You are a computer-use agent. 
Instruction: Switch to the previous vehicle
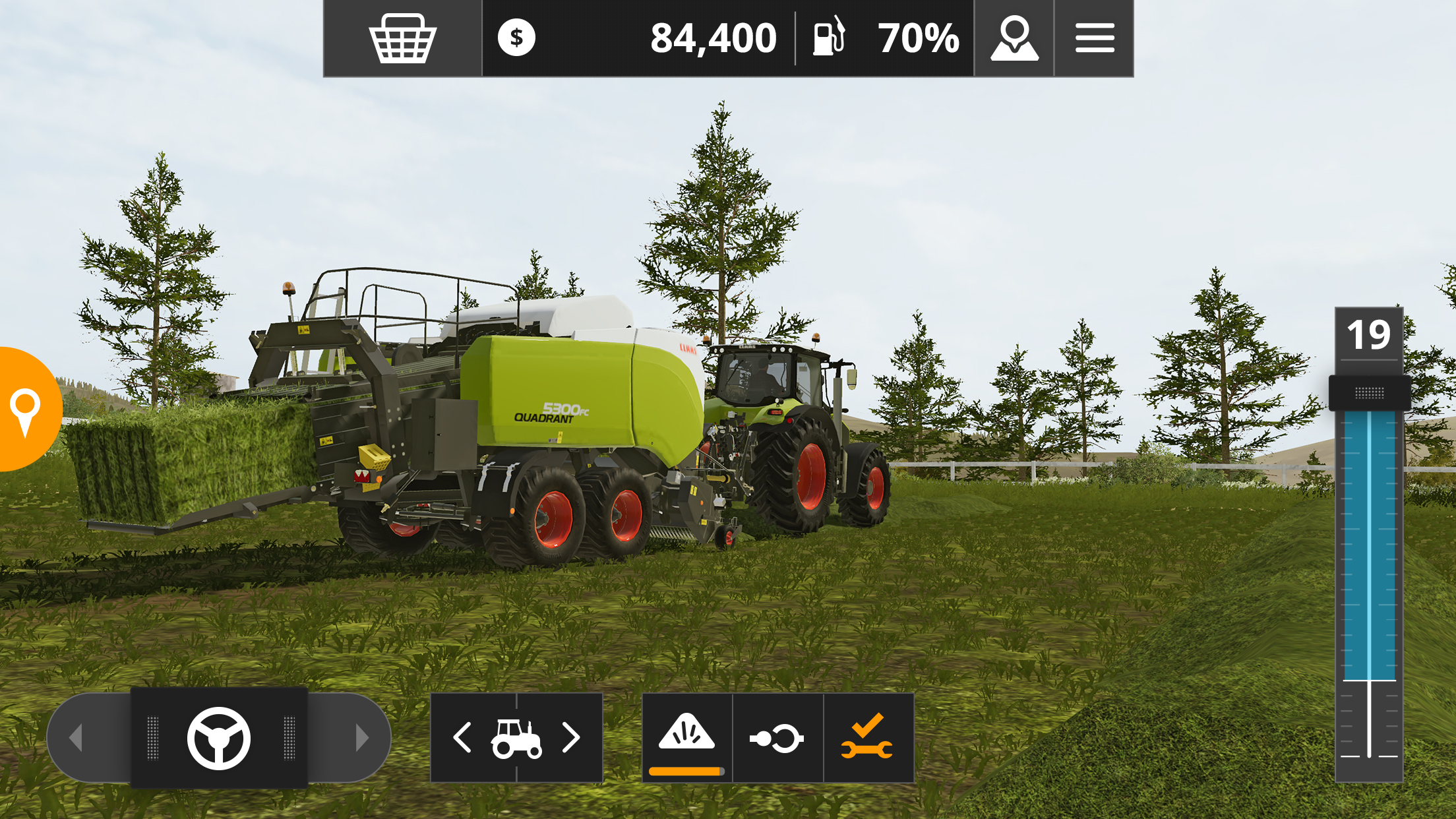click(462, 737)
